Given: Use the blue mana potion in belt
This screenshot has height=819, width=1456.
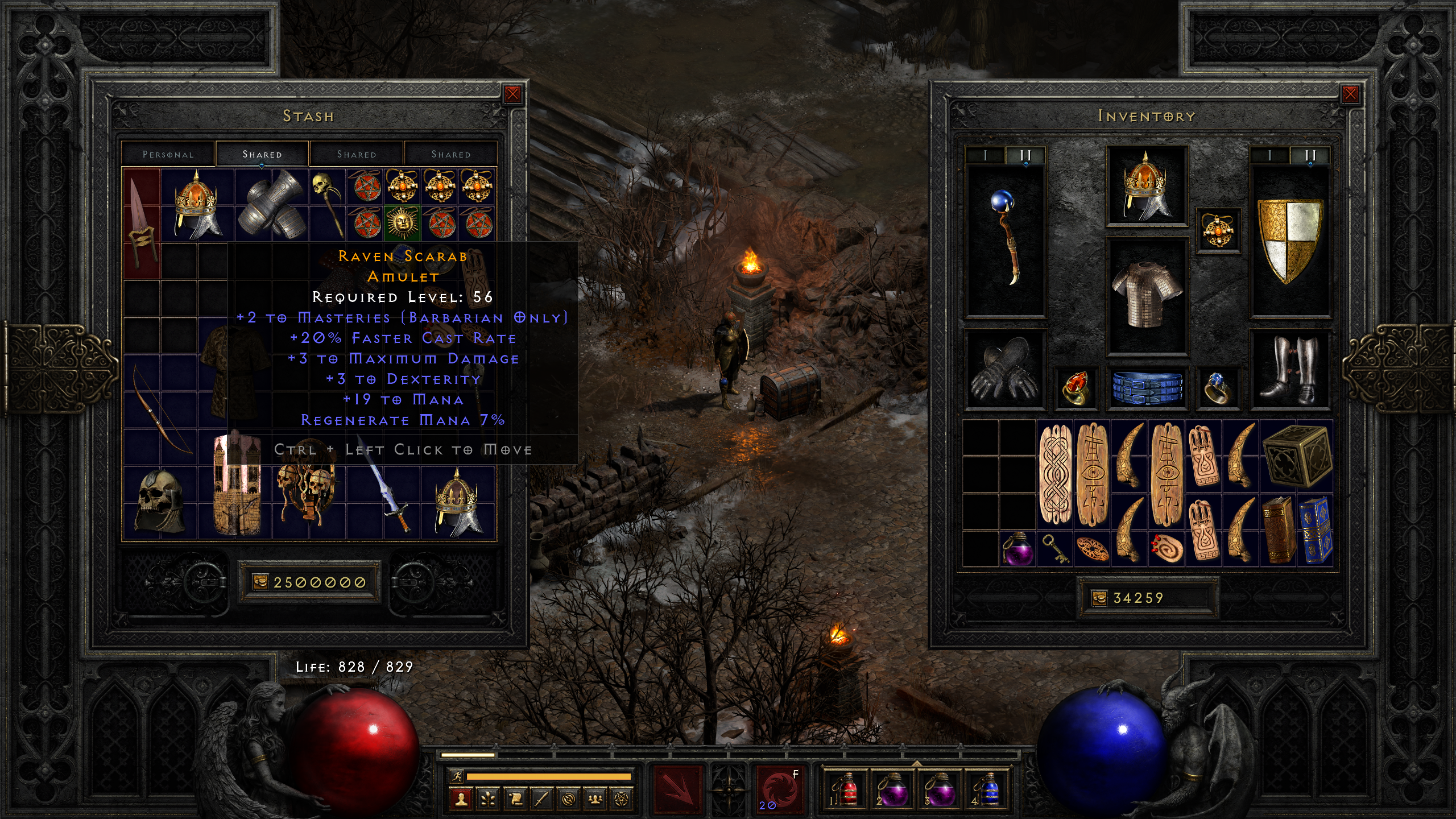Looking at the screenshot, I should pyautogui.click(x=989, y=788).
